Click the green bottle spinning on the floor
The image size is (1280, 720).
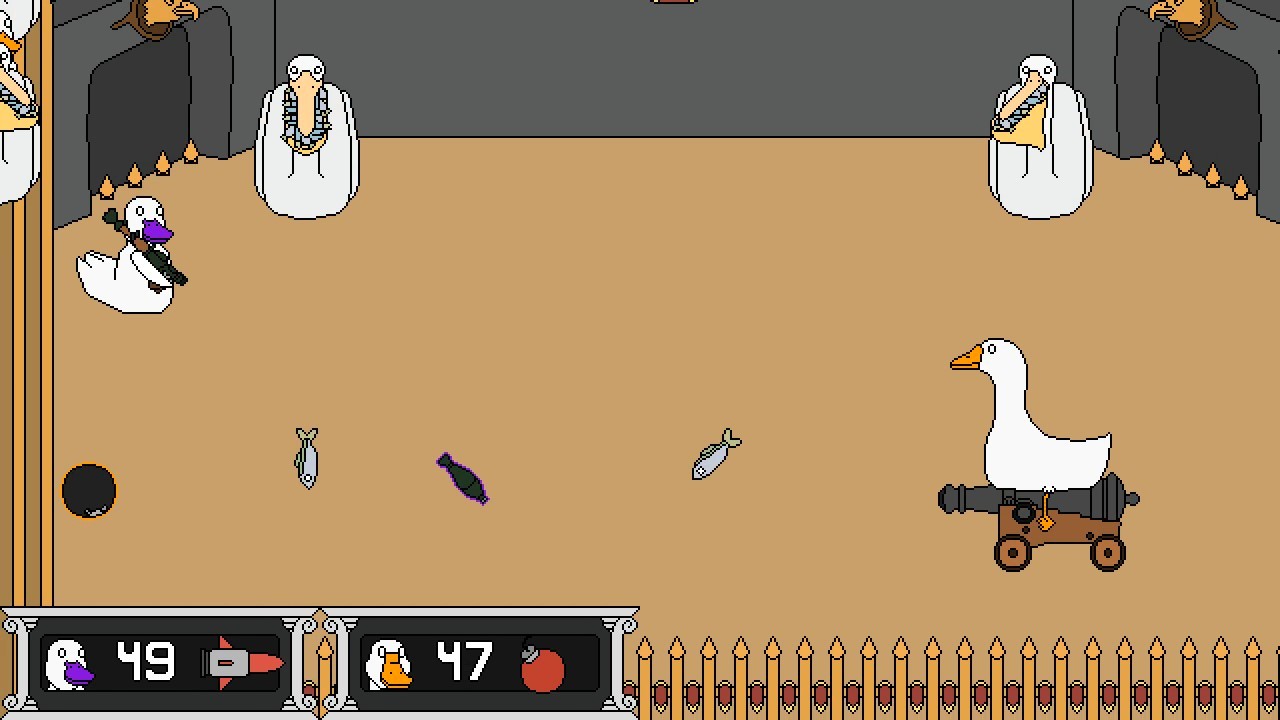(462, 480)
